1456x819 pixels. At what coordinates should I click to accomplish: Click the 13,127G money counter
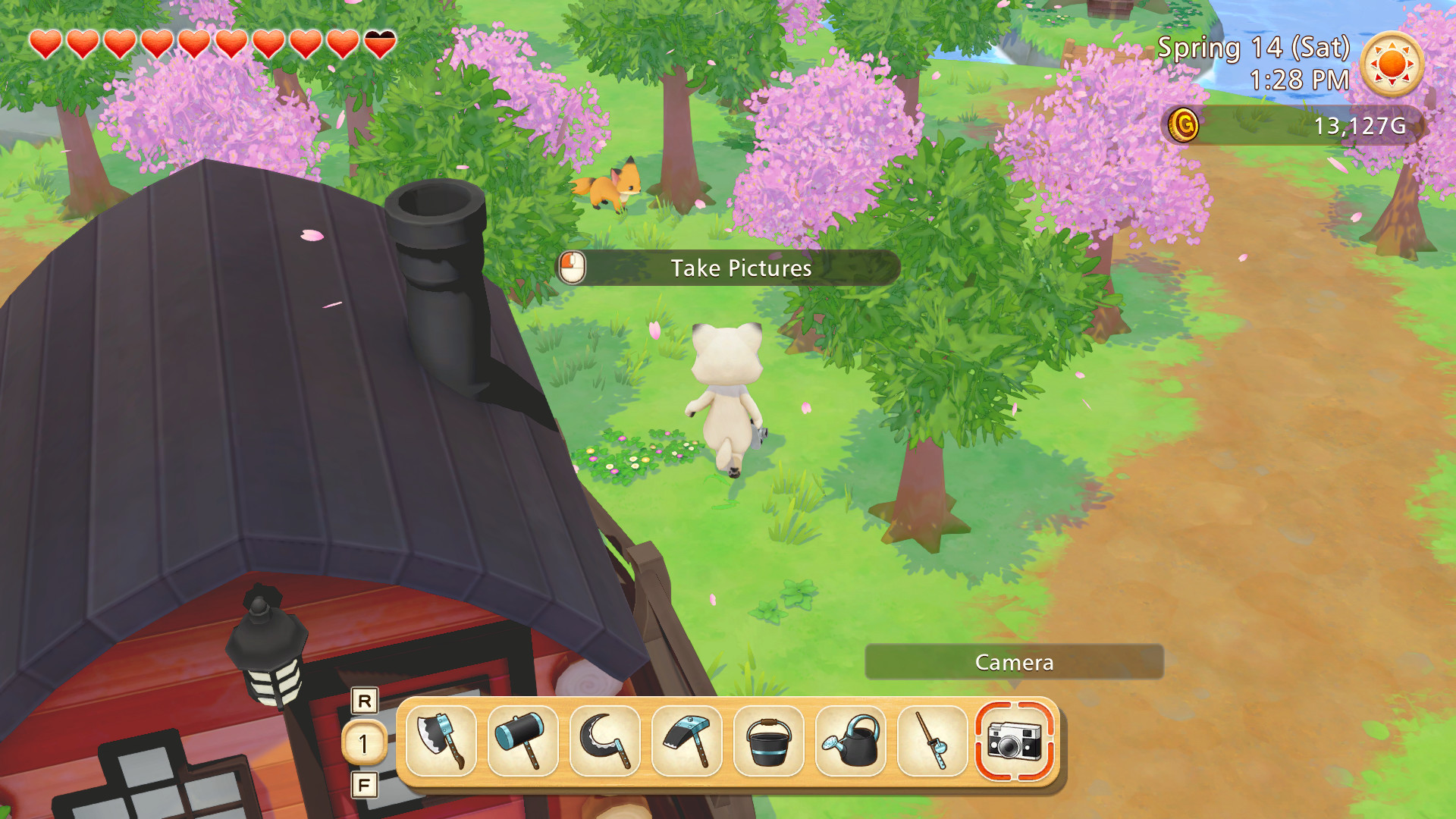point(1363,127)
